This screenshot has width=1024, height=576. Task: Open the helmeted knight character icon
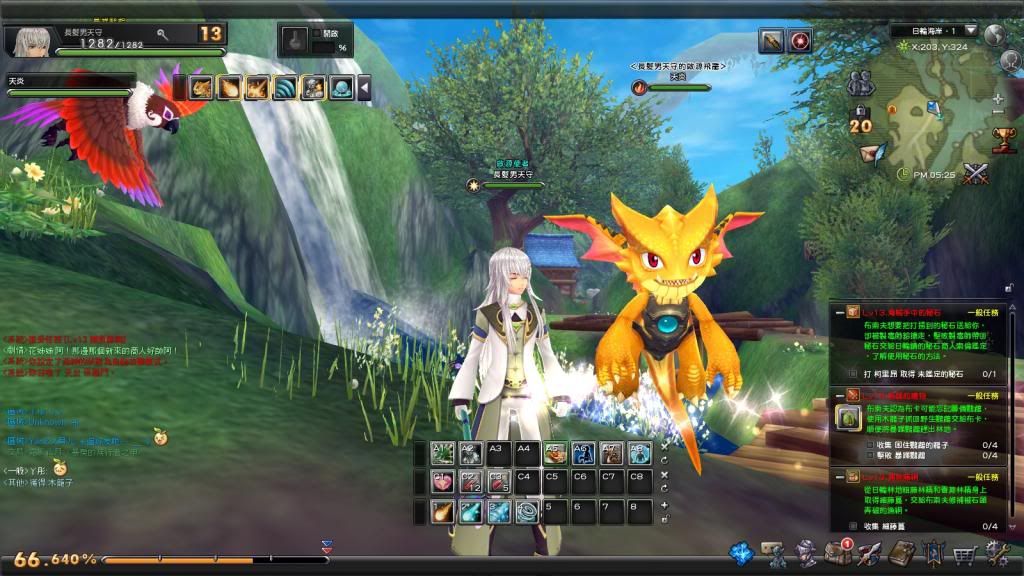[x=805, y=553]
